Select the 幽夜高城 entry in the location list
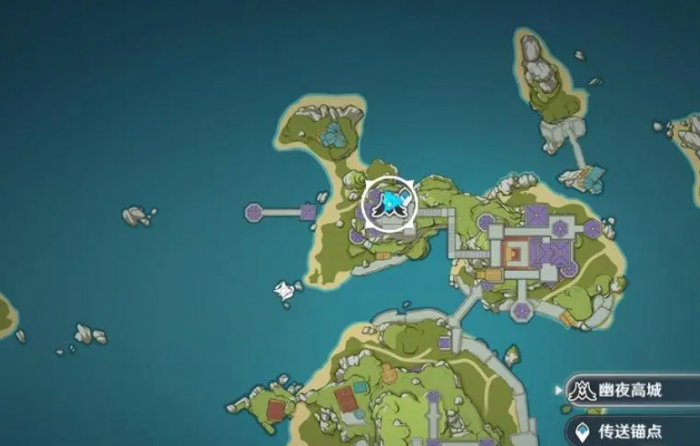Screen dimensions: 700x446 tap(632, 390)
